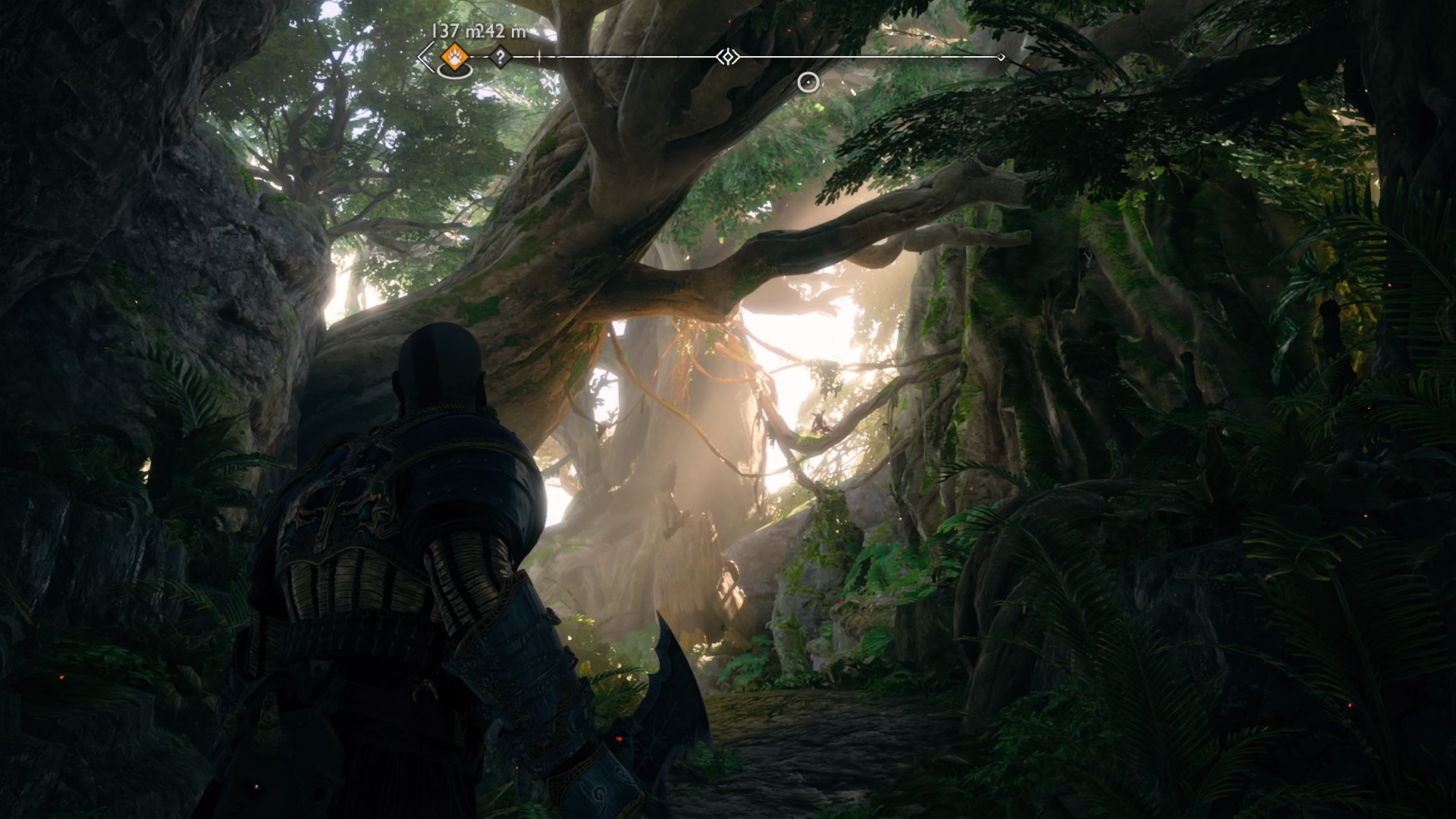
Task: Select the orange paw print compass marker
Action: [x=453, y=56]
